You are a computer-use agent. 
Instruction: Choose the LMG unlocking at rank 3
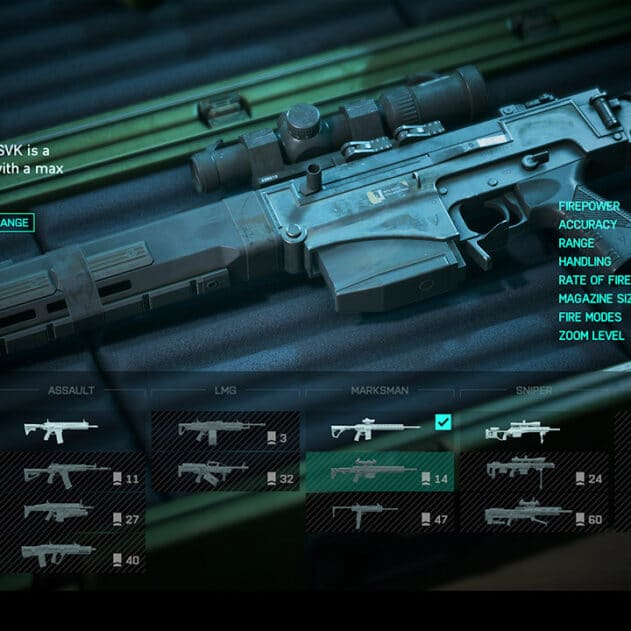(x=225, y=431)
